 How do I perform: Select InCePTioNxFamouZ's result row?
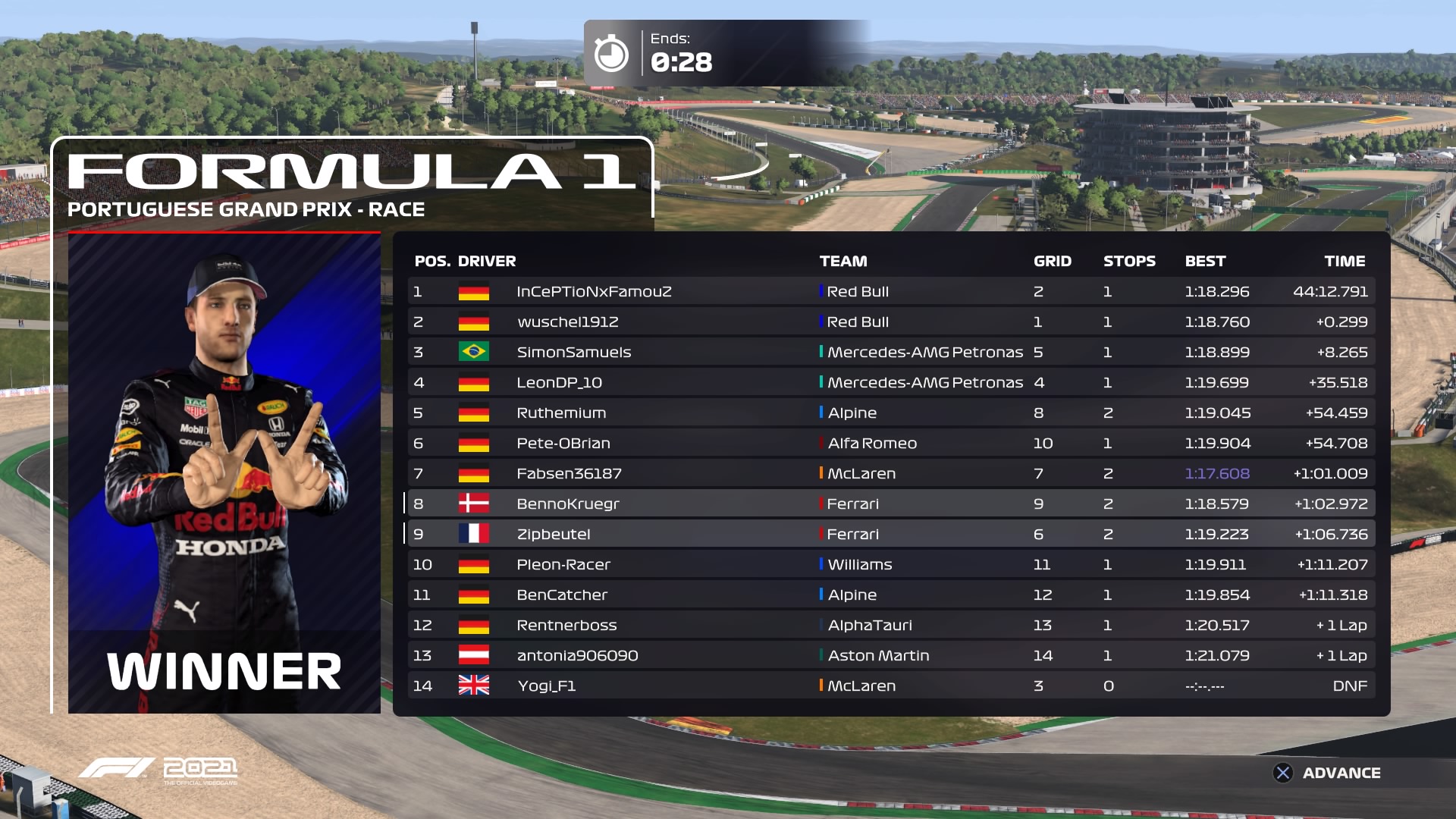point(891,291)
